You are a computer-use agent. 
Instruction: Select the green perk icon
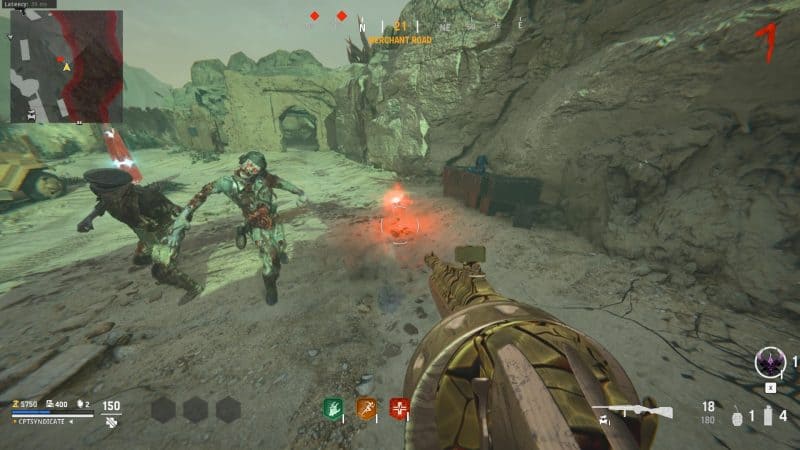click(333, 408)
